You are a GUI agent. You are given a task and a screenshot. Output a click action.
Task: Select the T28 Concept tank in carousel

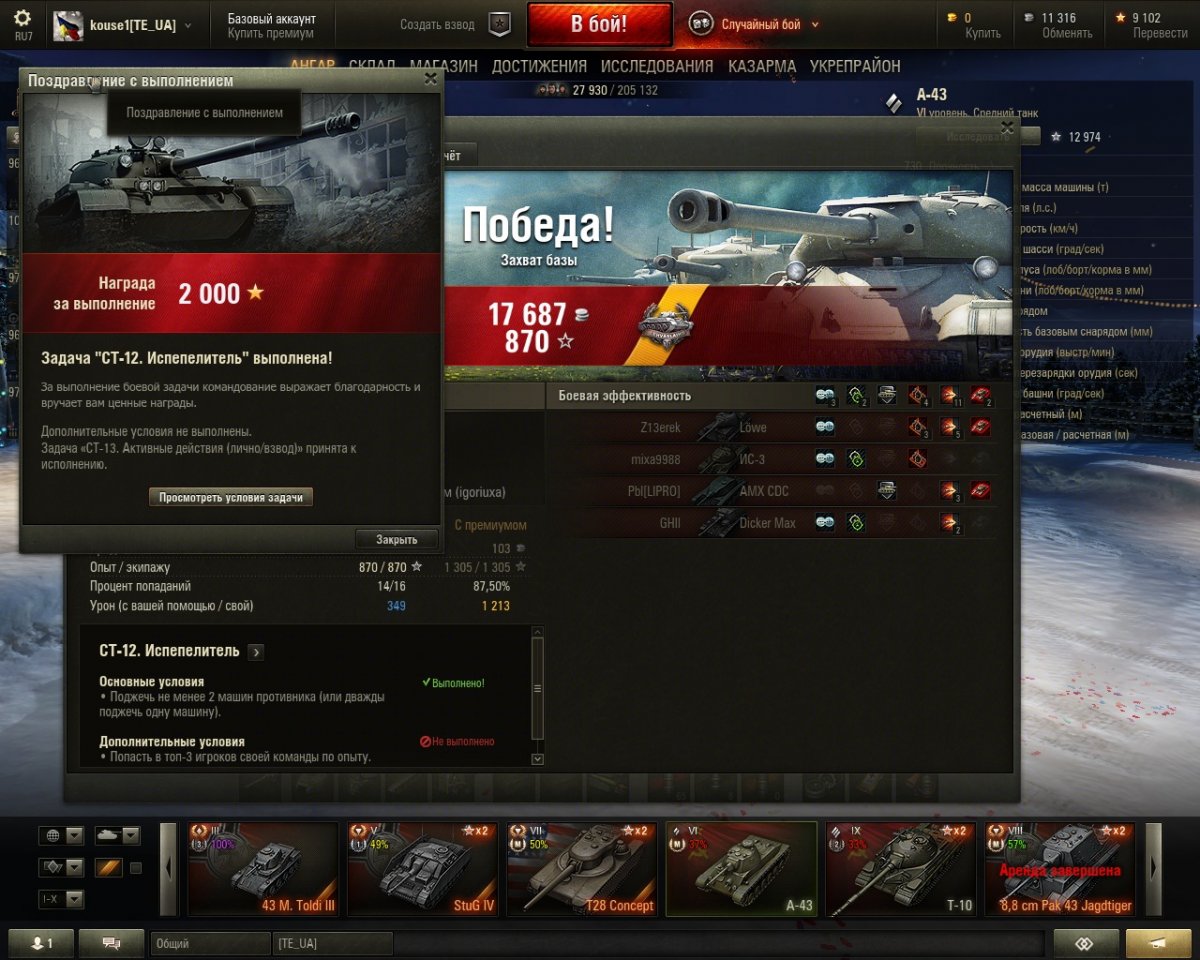pyautogui.click(x=582, y=869)
